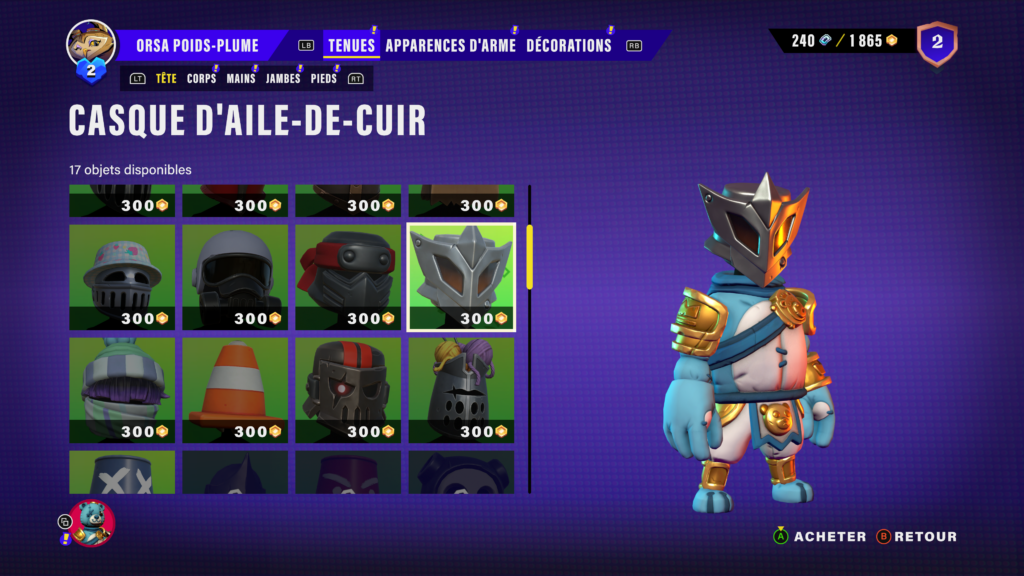Switch to the Décorations tab
This screenshot has width=1024, height=576.
point(568,45)
